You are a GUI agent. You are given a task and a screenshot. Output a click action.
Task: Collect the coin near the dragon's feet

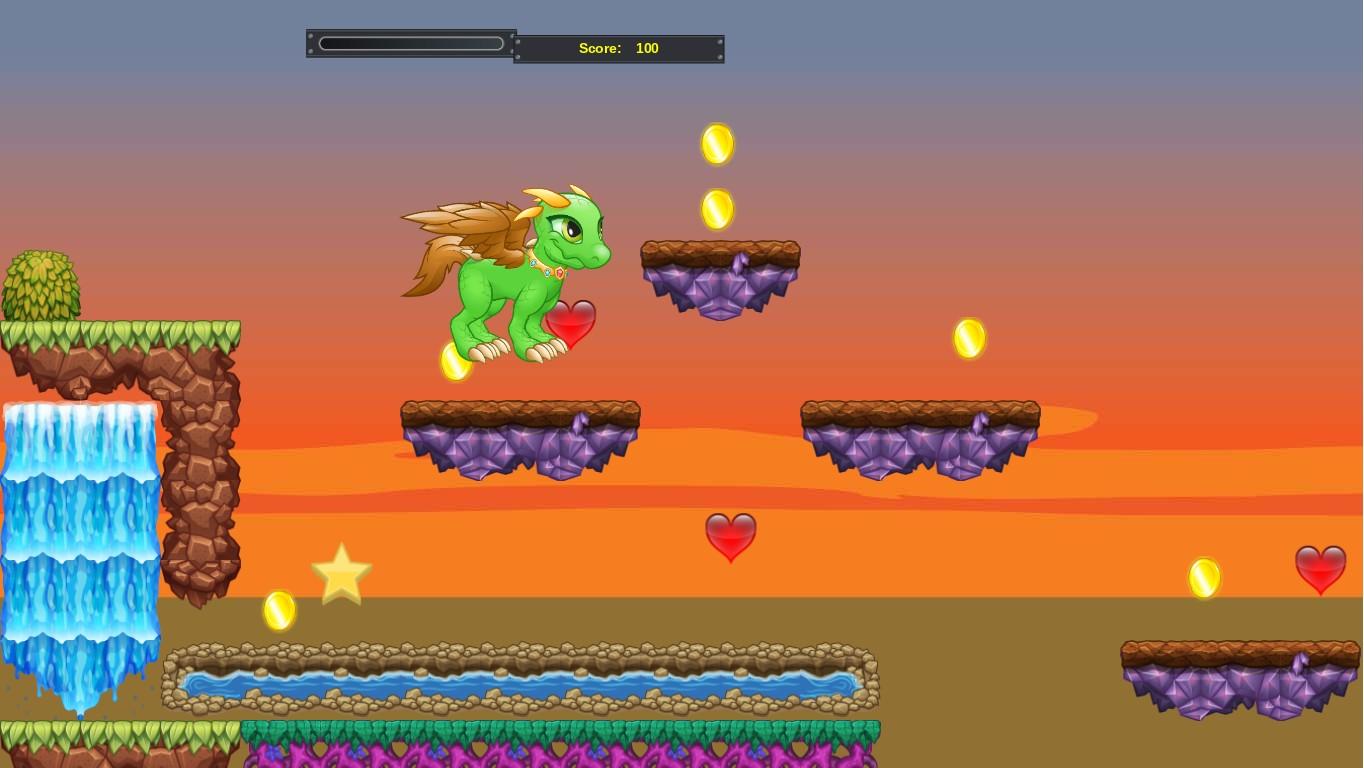coord(456,363)
